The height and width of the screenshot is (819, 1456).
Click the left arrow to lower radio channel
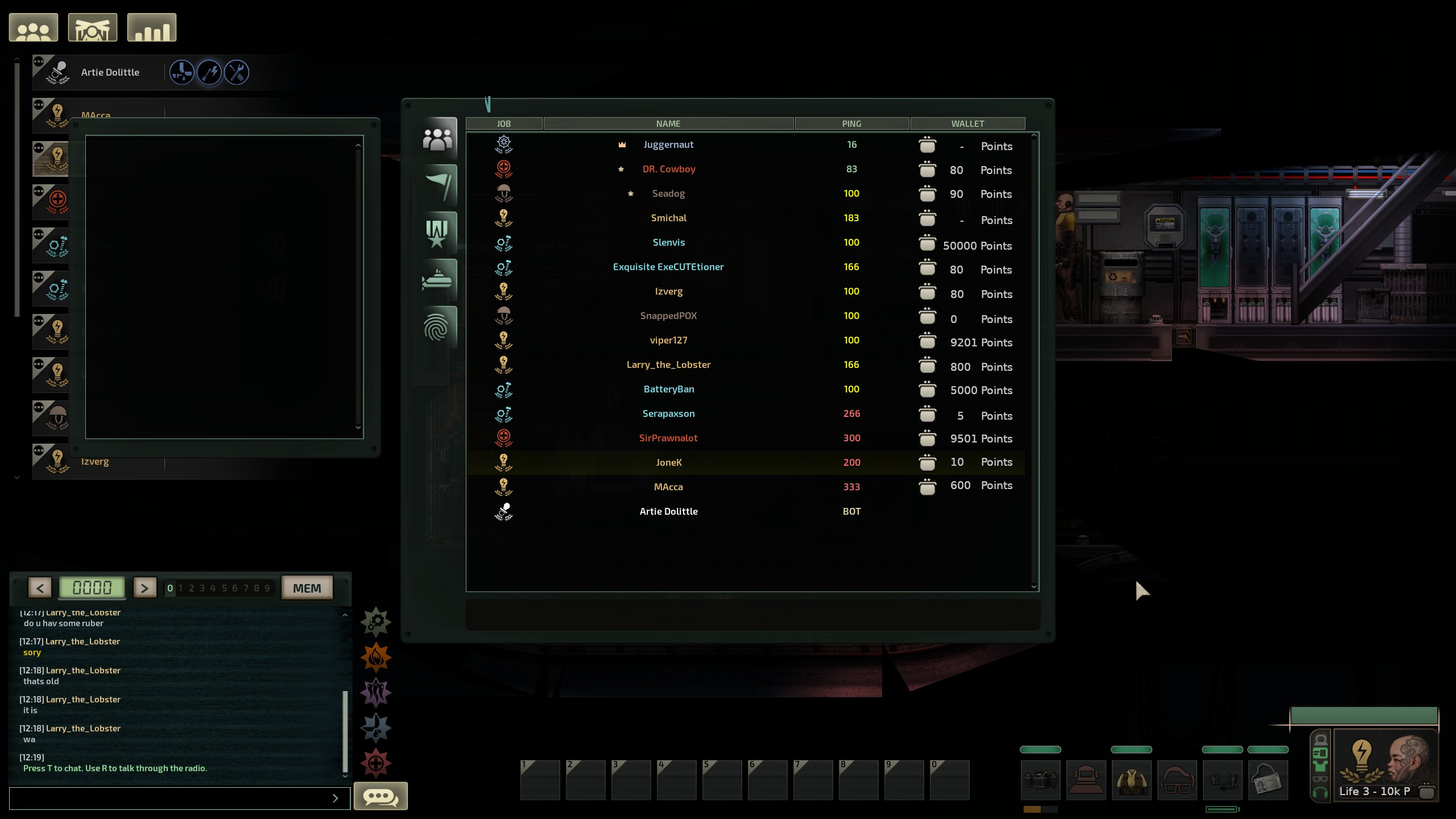(39, 588)
